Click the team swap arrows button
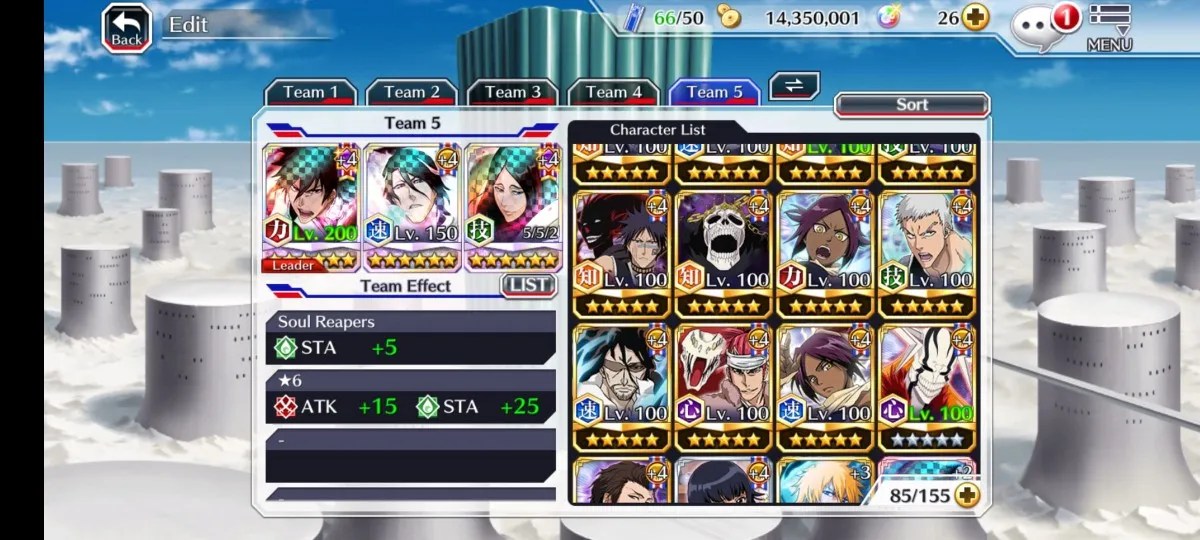Image resolution: width=1200 pixels, height=540 pixels. click(x=794, y=86)
